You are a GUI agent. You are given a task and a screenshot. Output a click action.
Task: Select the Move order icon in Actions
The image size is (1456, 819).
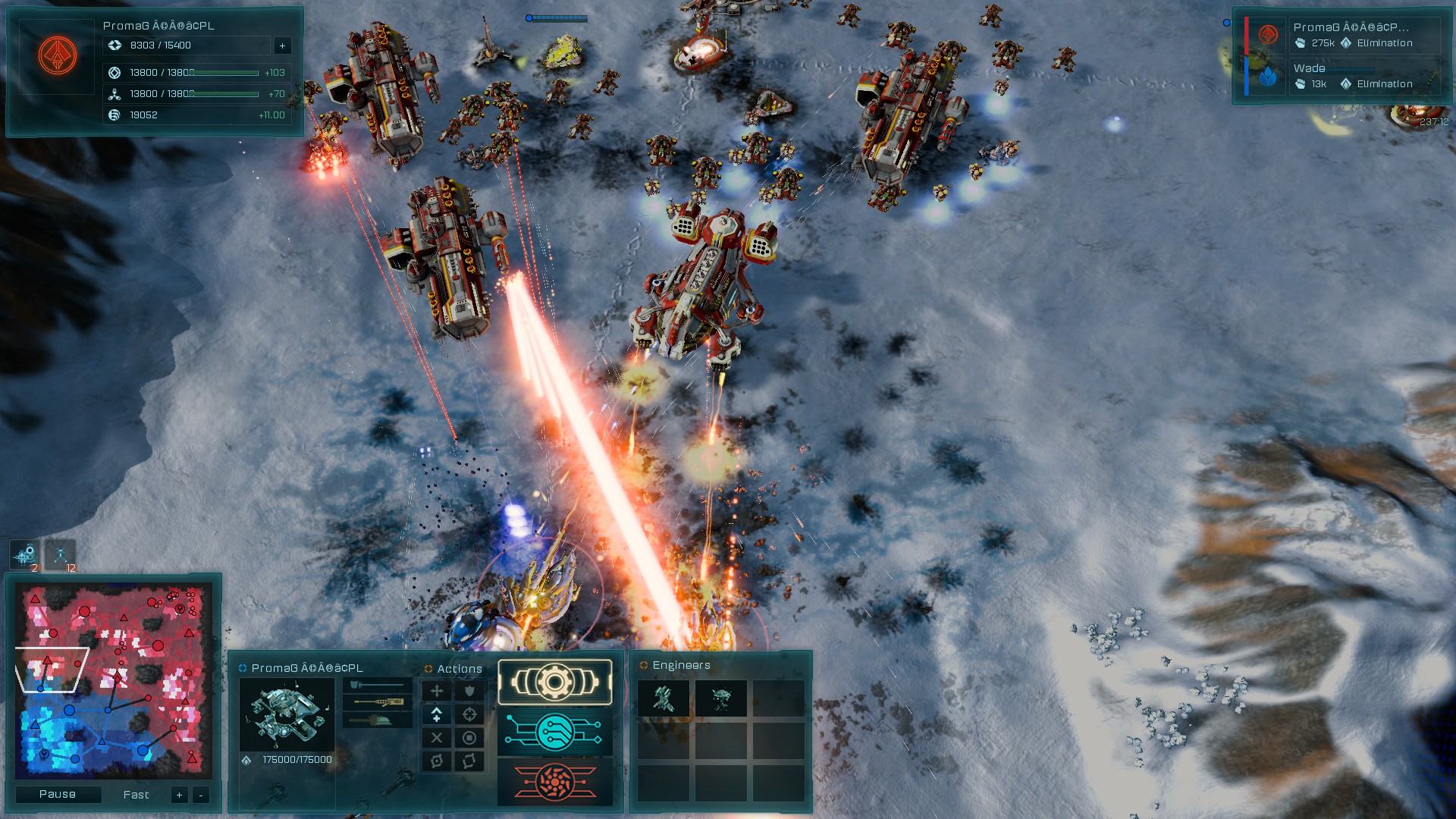coord(437,691)
